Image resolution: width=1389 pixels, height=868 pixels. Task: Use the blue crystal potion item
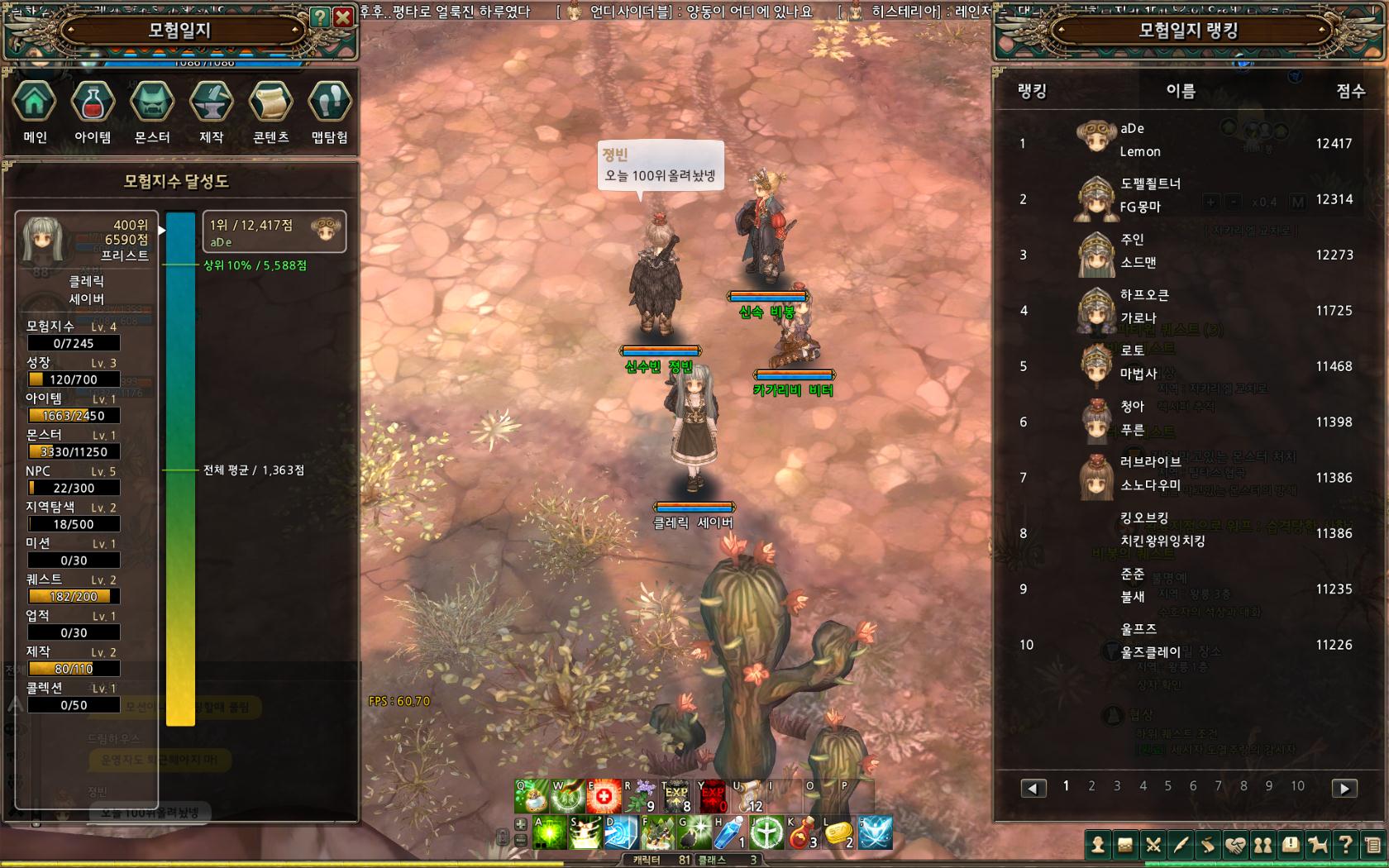coord(729,833)
